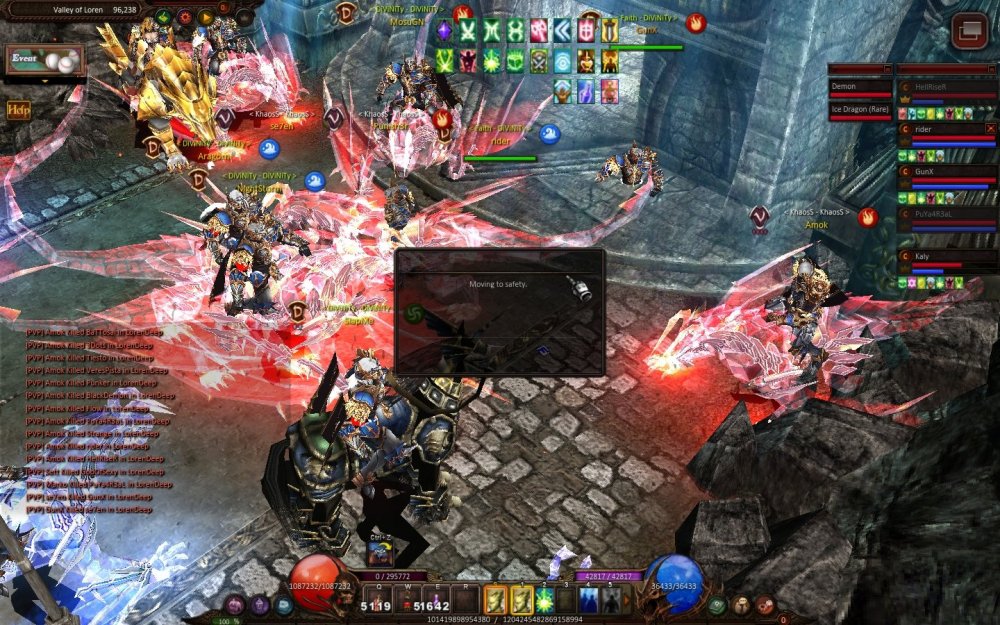Toggle the window mode button
The height and width of the screenshot is (625, 1000).
(968, 31)
